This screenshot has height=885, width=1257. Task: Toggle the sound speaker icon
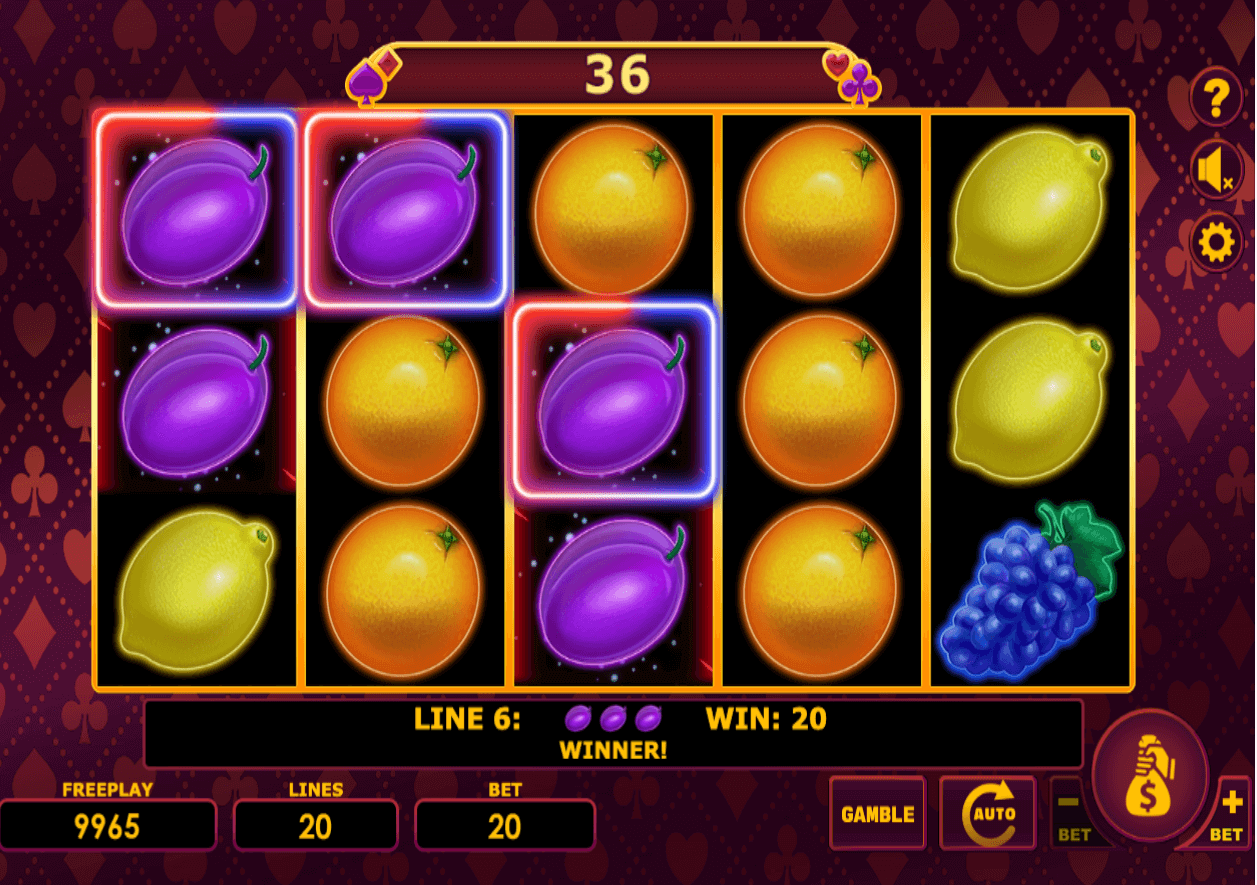pyautogui.click(x=1215, y=171)
